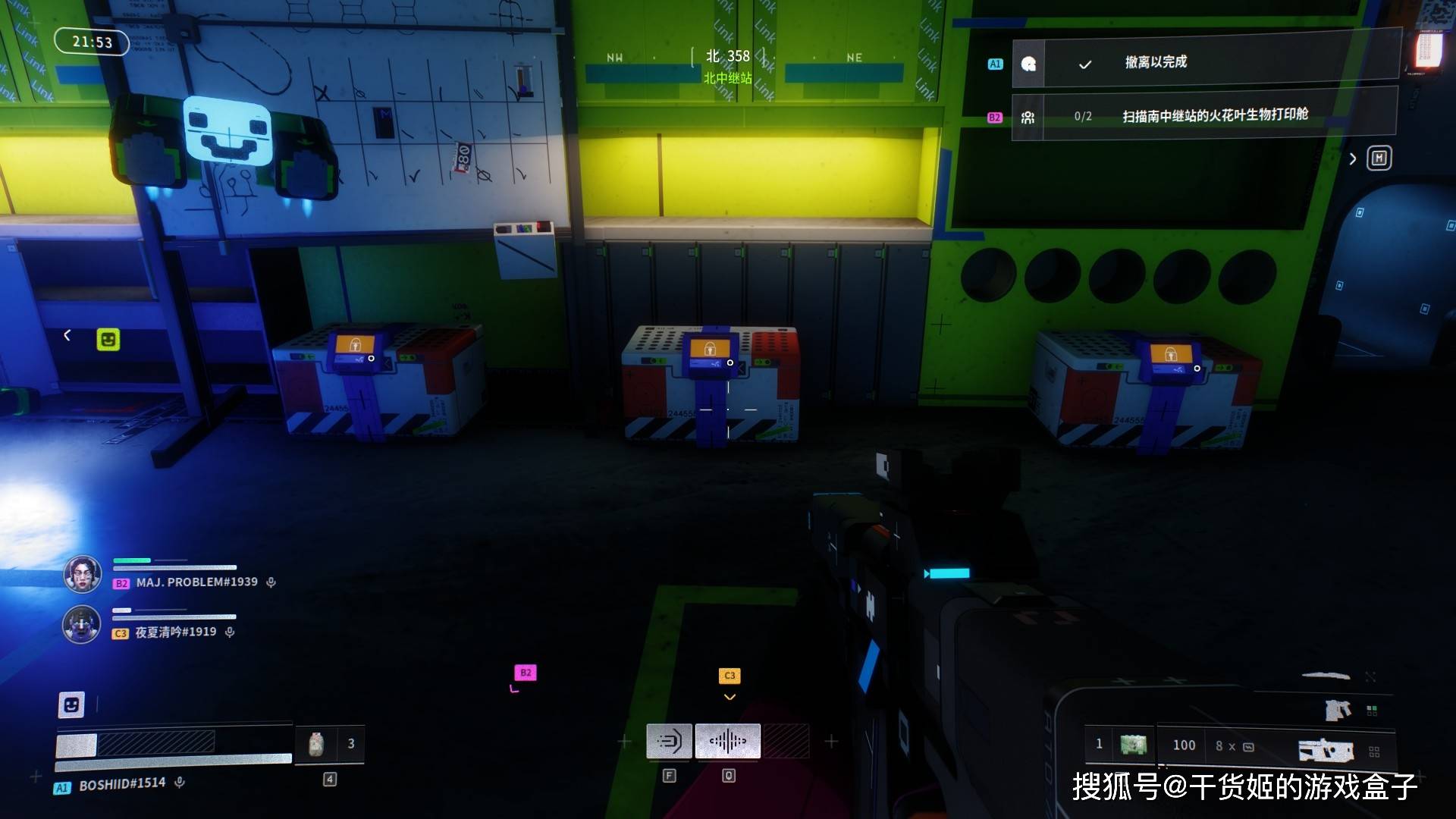Viewport: 1456px width, 819px height.
Task: Click the orange C3 teammate marker
Action: pyautogui.click(x=730, y=675)
